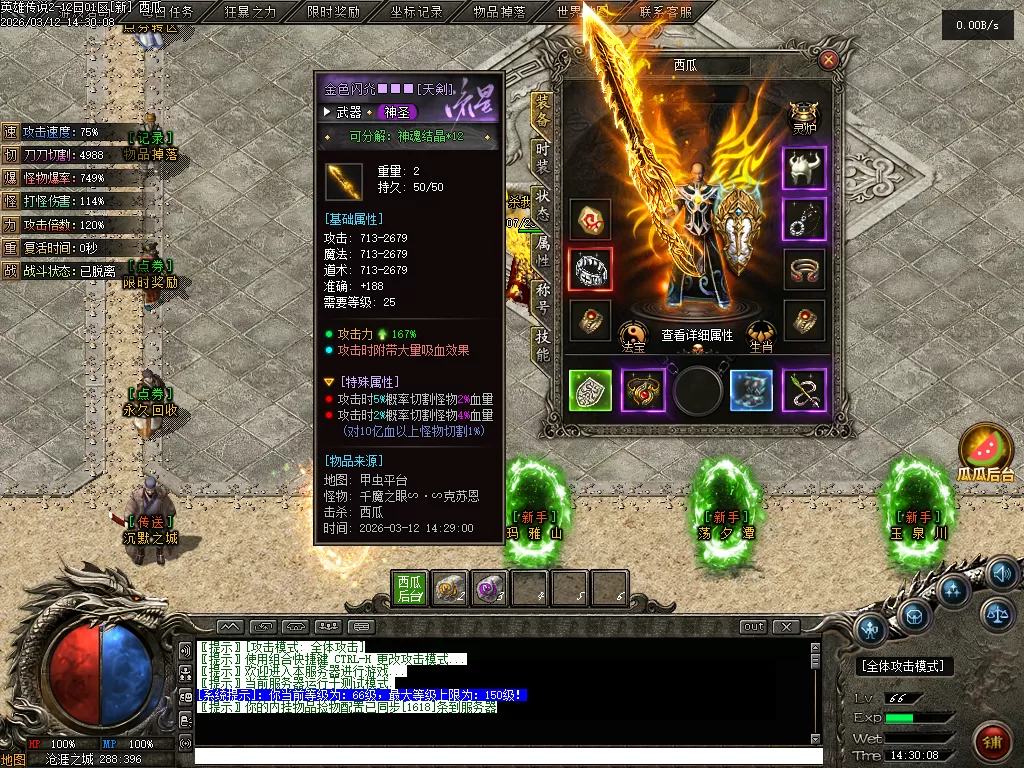The width and height of the screenshot is (1024, 768).
Task: Toggle the sound speaker button
Action: pyautogui.click(x=1001, y=574)
